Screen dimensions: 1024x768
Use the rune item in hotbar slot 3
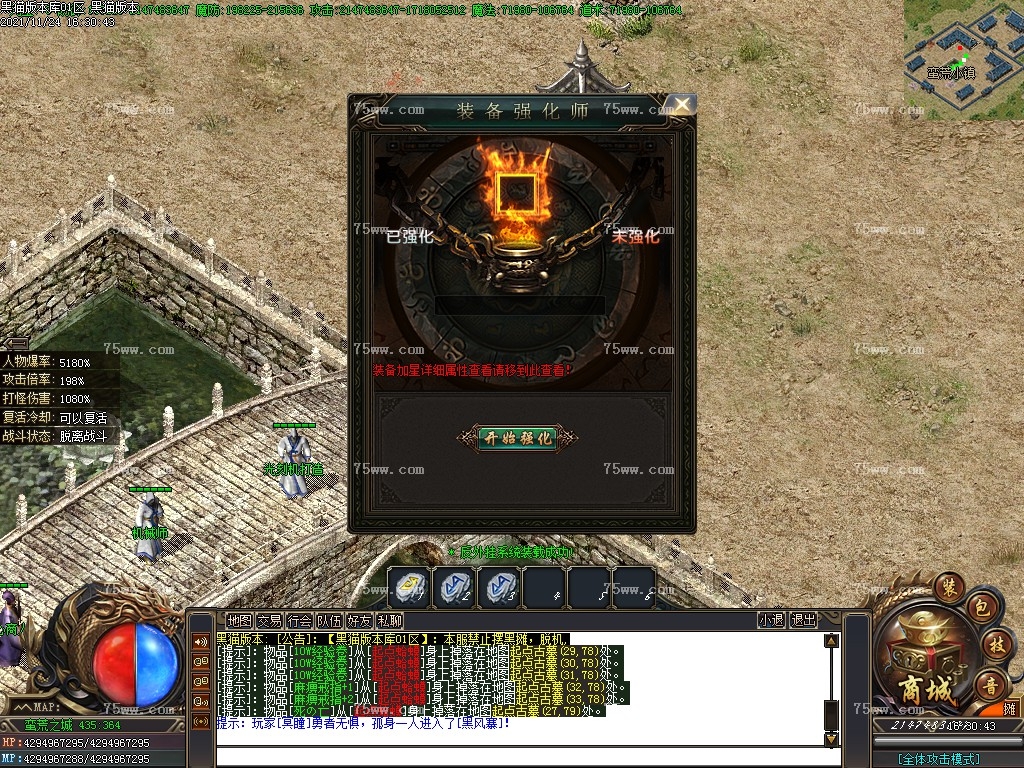tap(499, 587)
